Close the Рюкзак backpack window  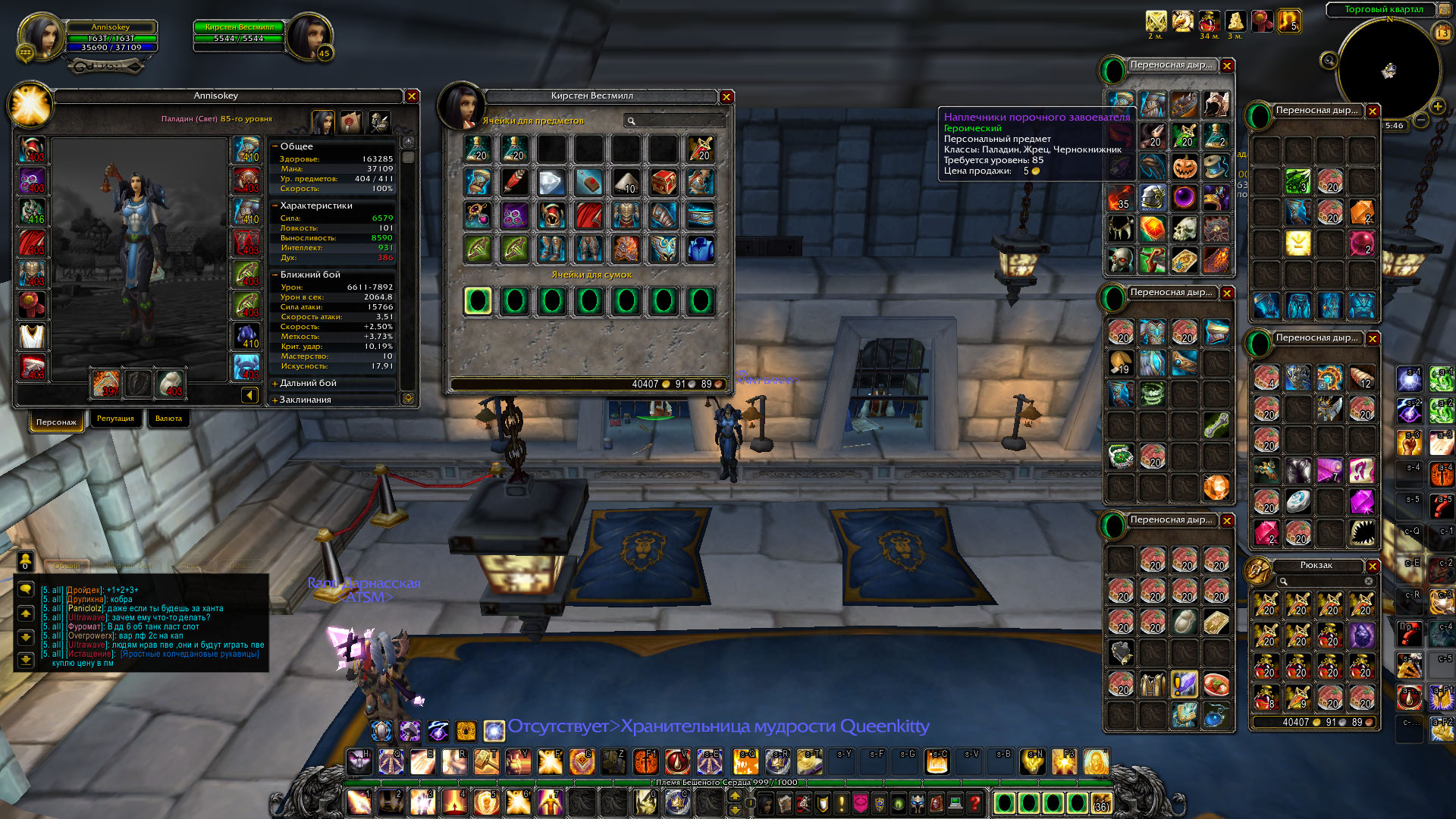point(1373,566)
